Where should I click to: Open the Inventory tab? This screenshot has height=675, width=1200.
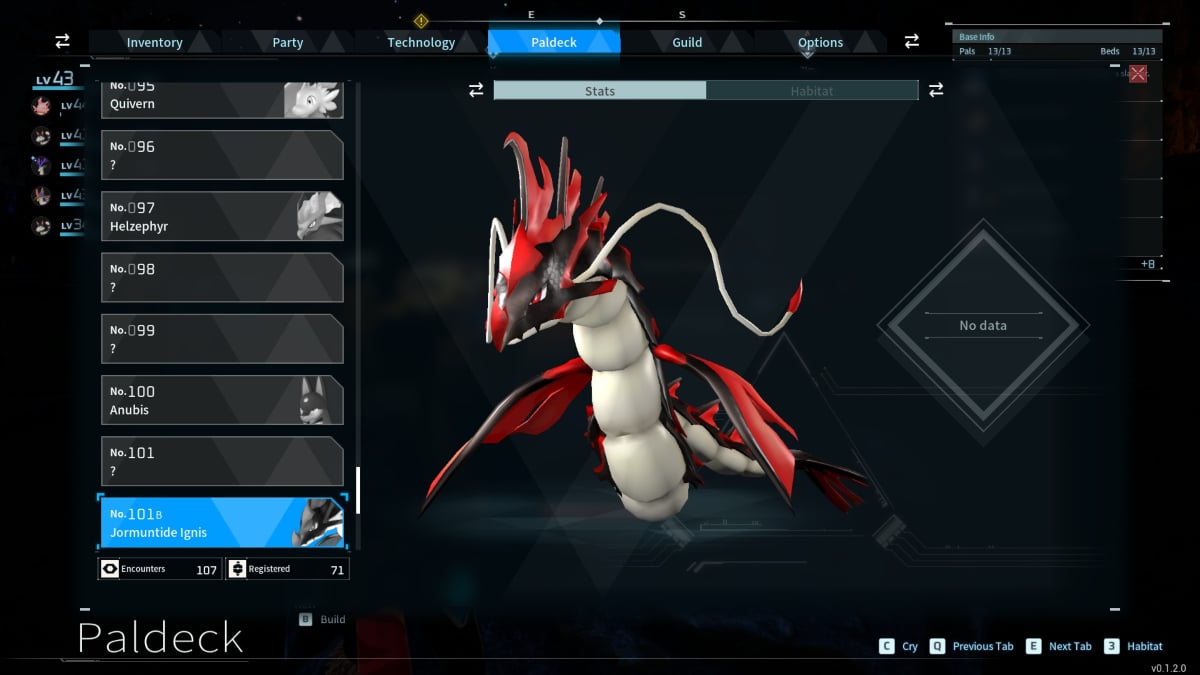click(154, 42)
